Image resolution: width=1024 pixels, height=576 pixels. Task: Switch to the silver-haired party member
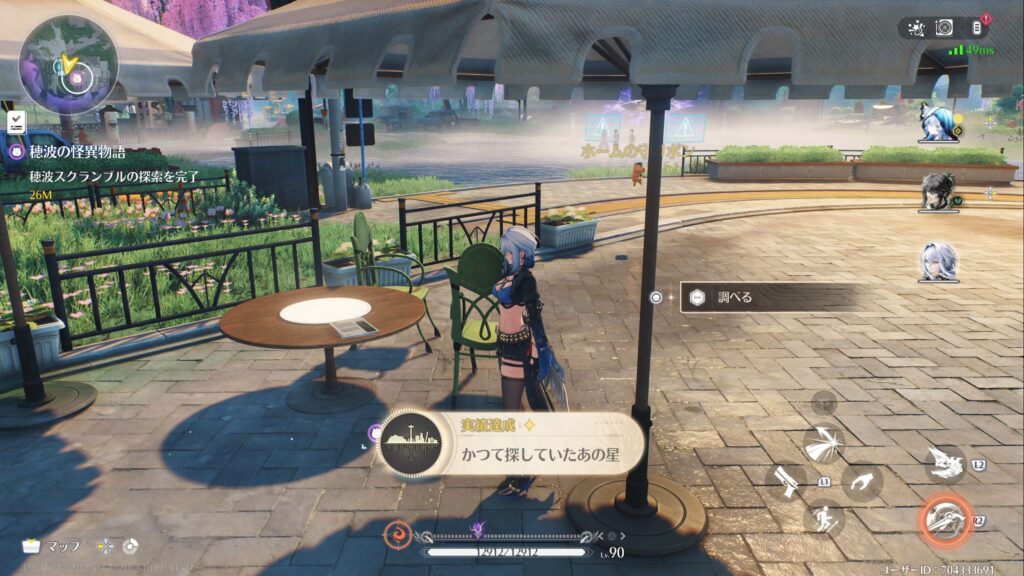[938, 261]
